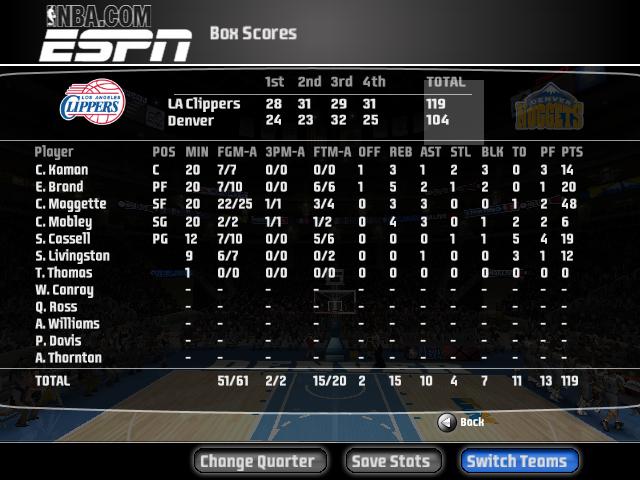Choose T. Thomas in the list
Viewport: 640px width, 480px height.
click(x=65, y=272)
